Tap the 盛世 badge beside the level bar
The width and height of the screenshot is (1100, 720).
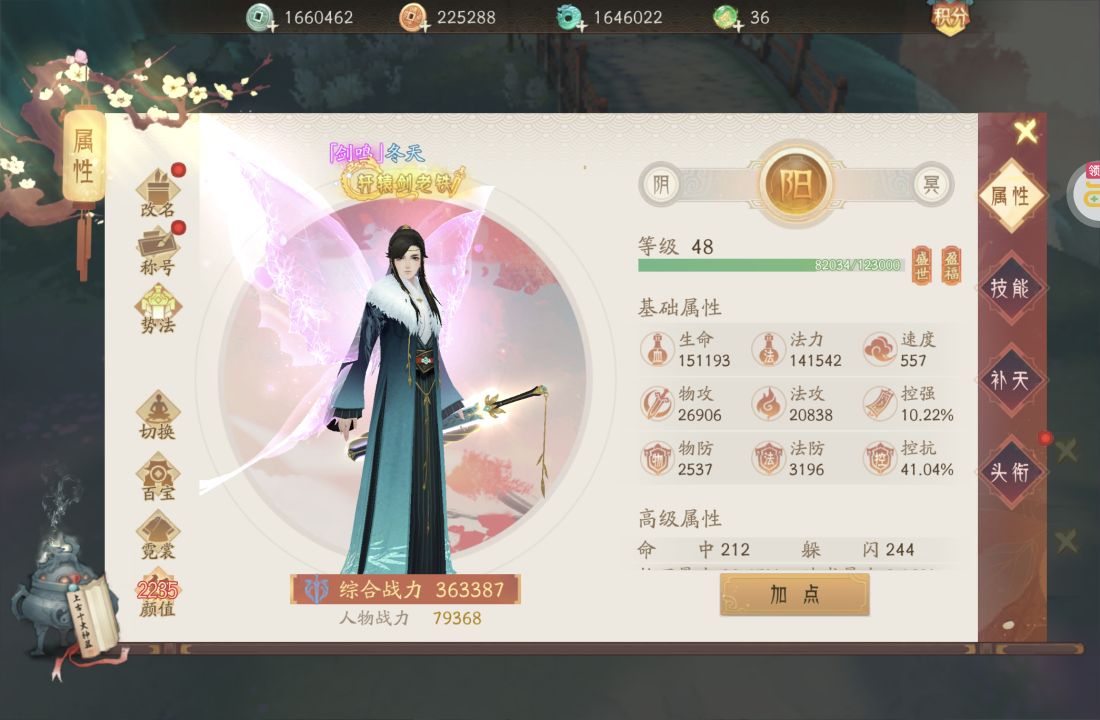point(921,265)
